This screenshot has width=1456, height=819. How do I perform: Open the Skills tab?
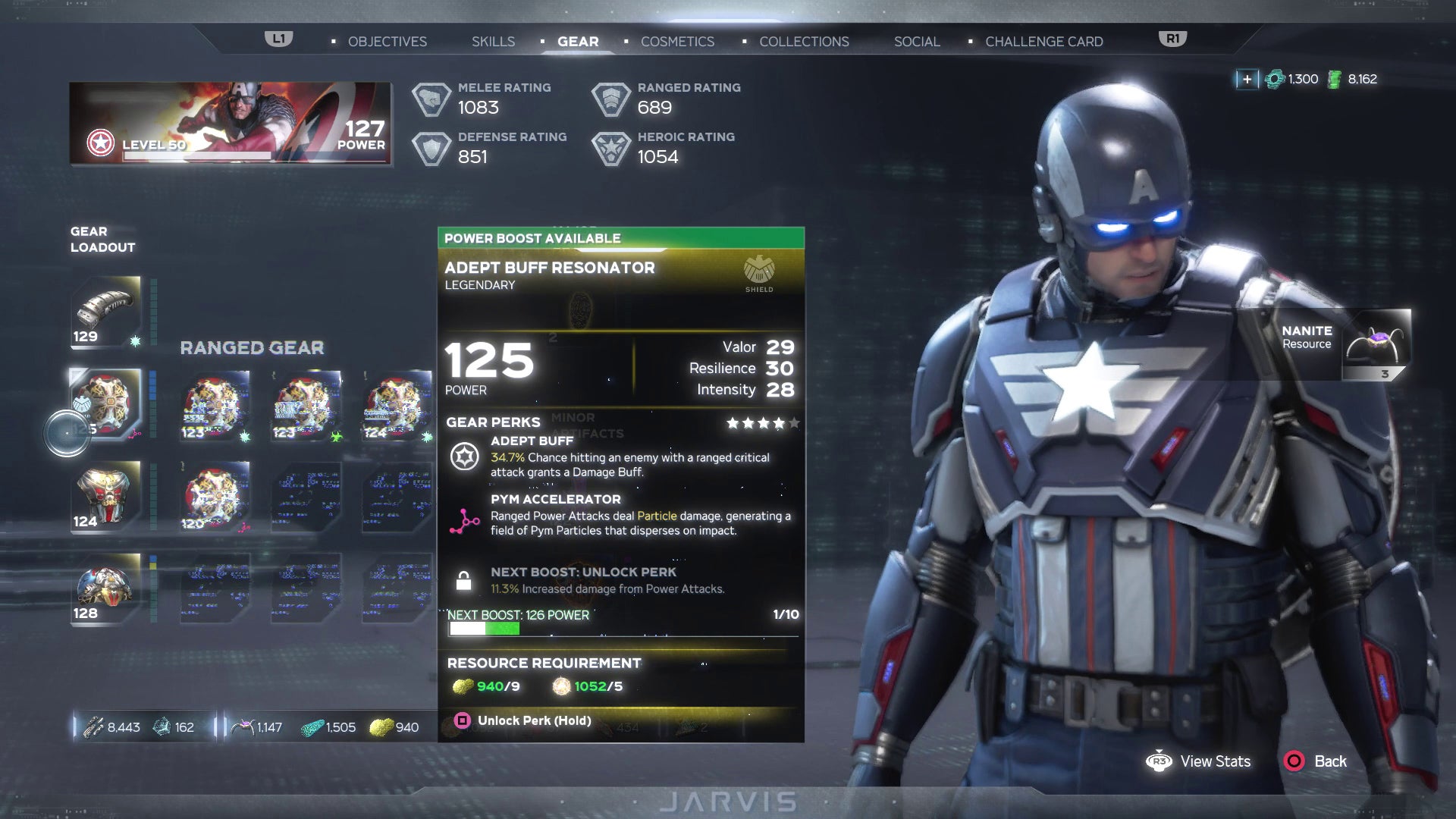493,42
